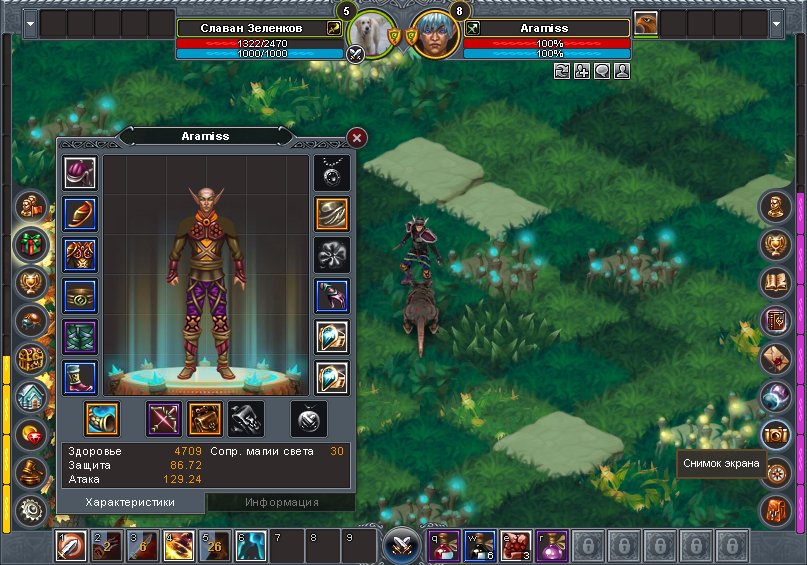Select the boots equipment slot
807x565 pixels.
click(x=79, y=377)
